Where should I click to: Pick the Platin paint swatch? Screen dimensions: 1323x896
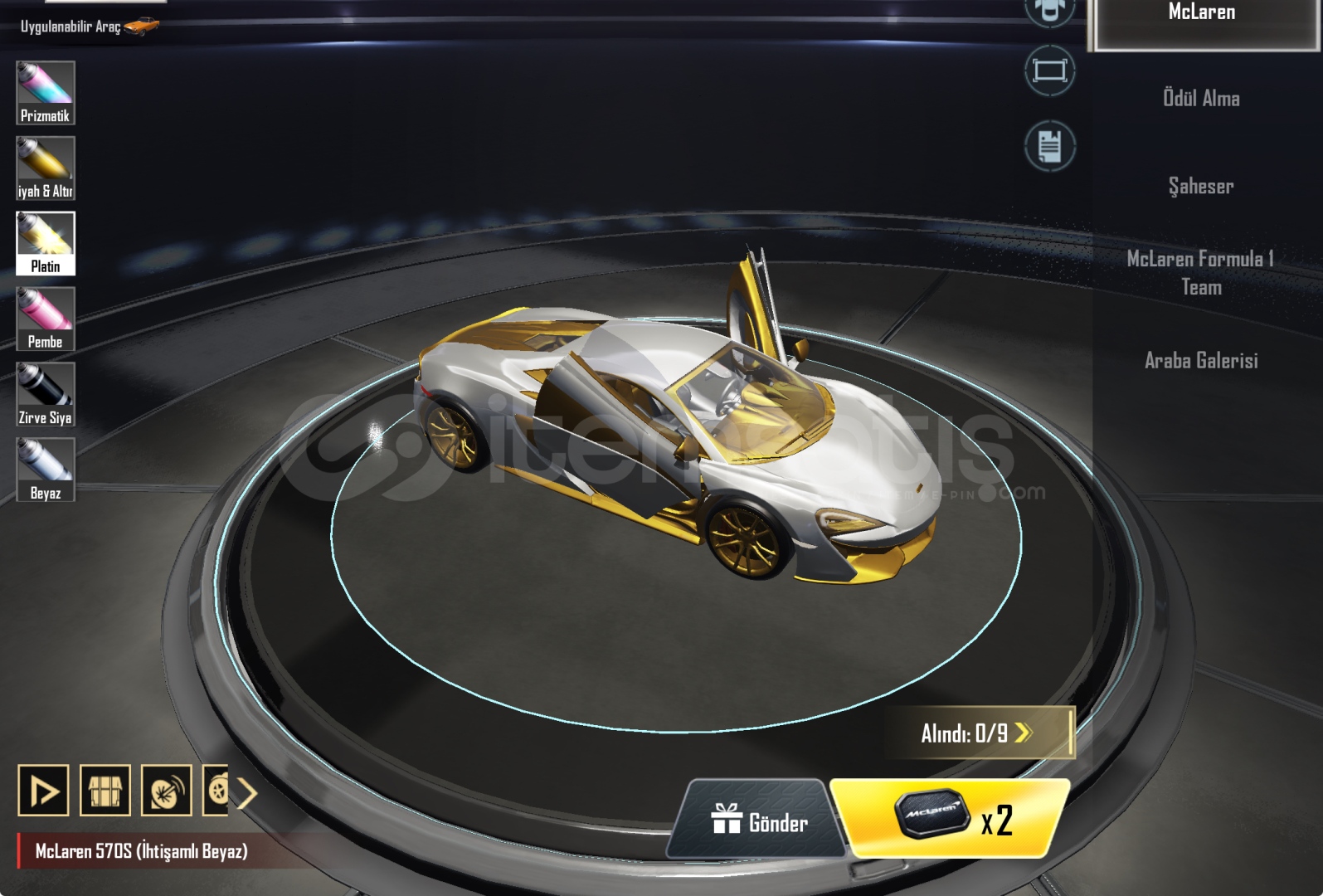tap(46, 243)
